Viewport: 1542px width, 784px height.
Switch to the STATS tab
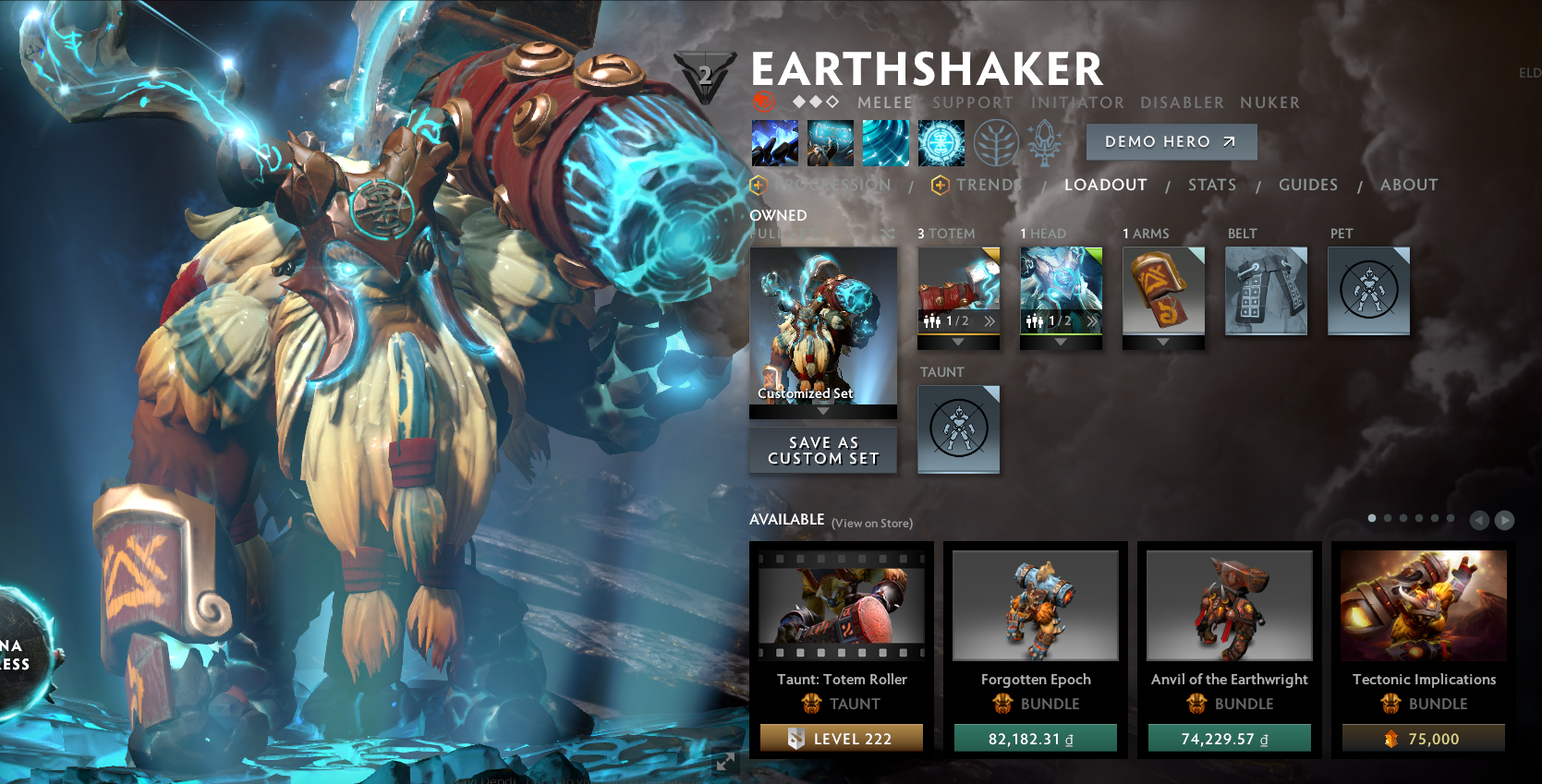1212,185
